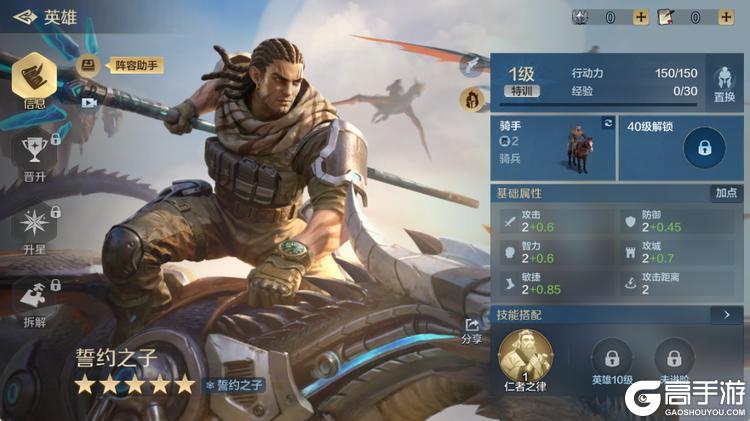
Task: Open the locked 升星 star-up tab
Action: (35, 227)
